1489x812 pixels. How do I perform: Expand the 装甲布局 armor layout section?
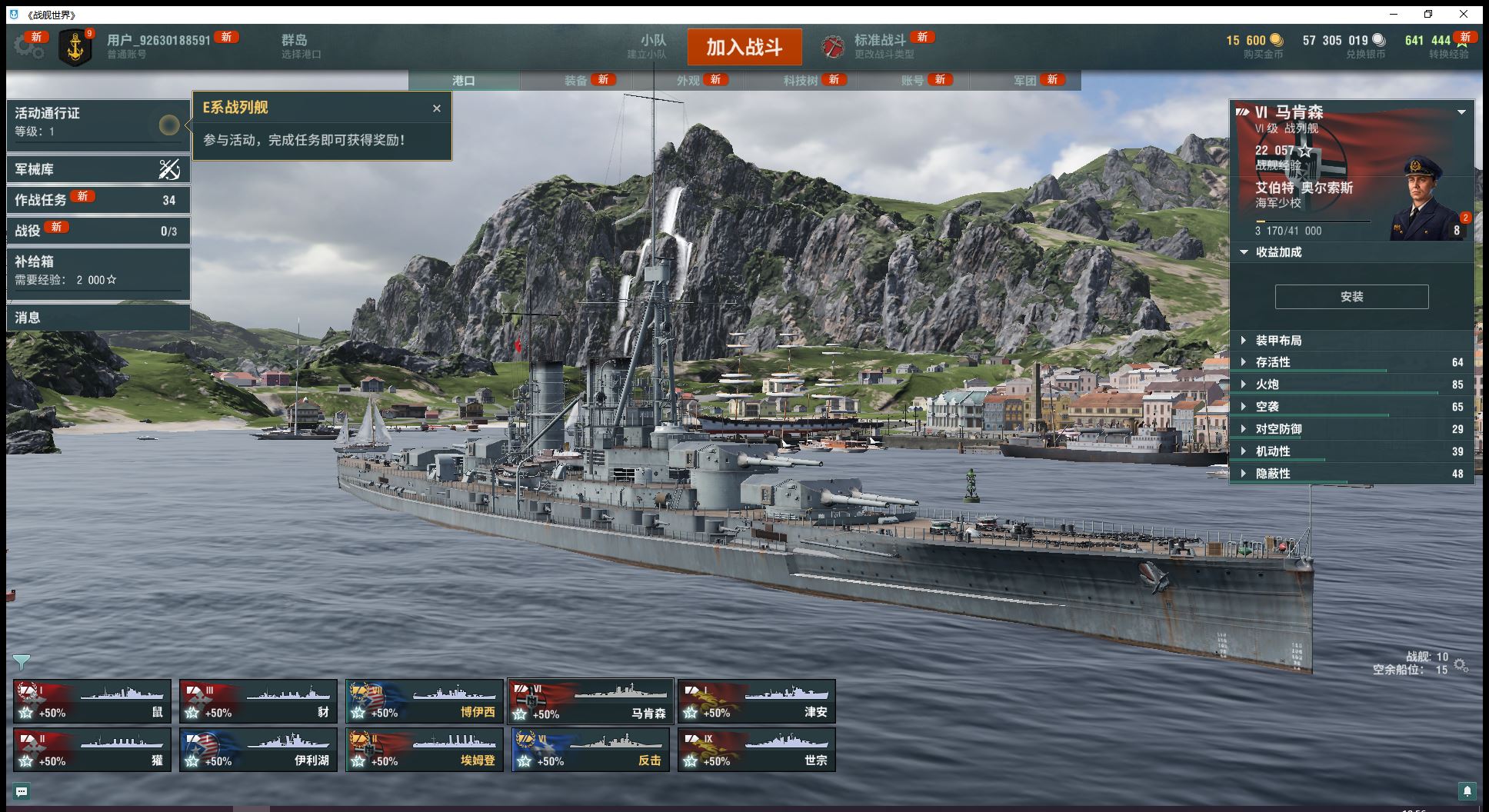(1278, 341)
